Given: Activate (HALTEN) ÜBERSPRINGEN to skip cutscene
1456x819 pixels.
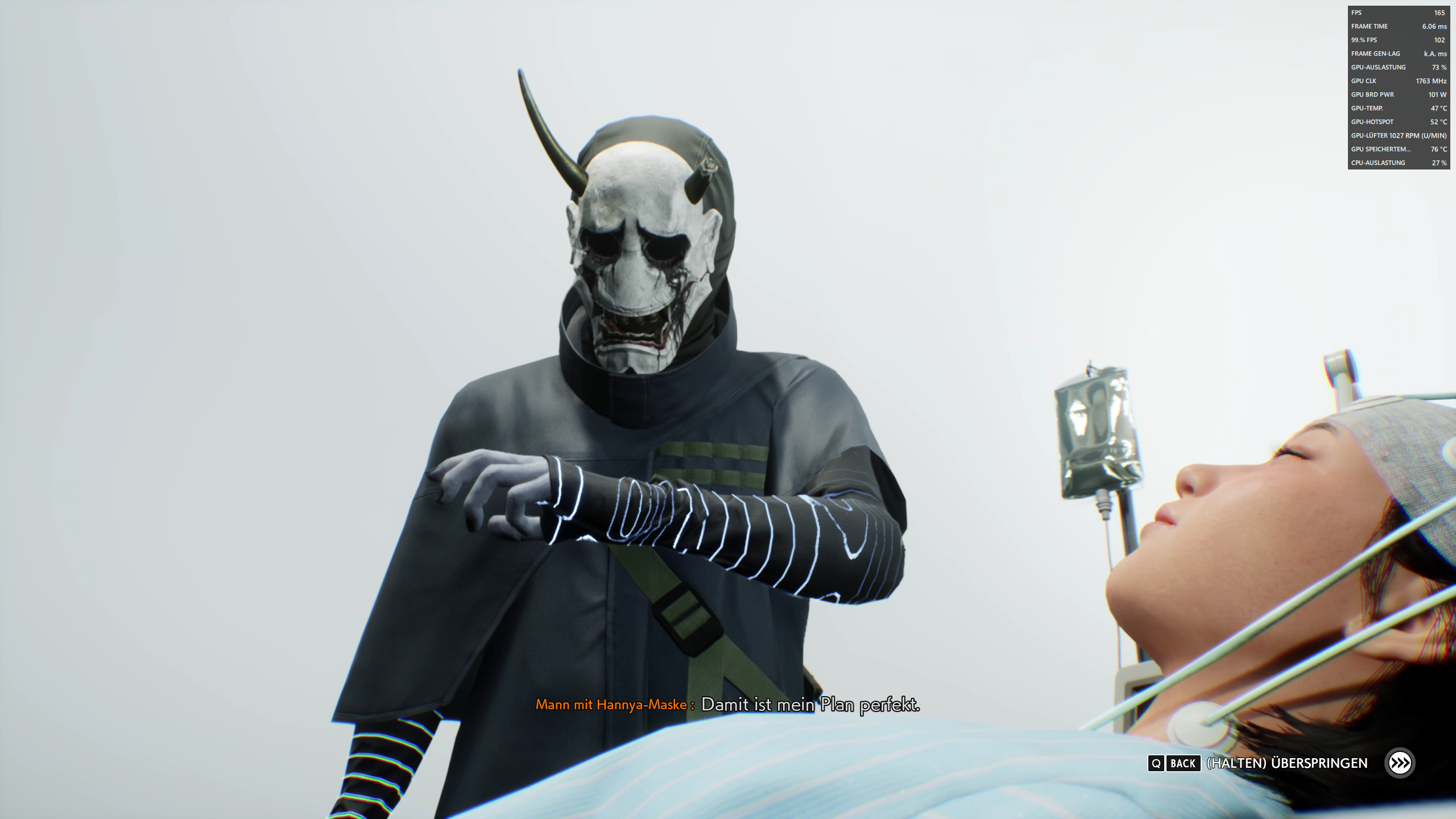Looking at the screenshot, I should 1285,763.
